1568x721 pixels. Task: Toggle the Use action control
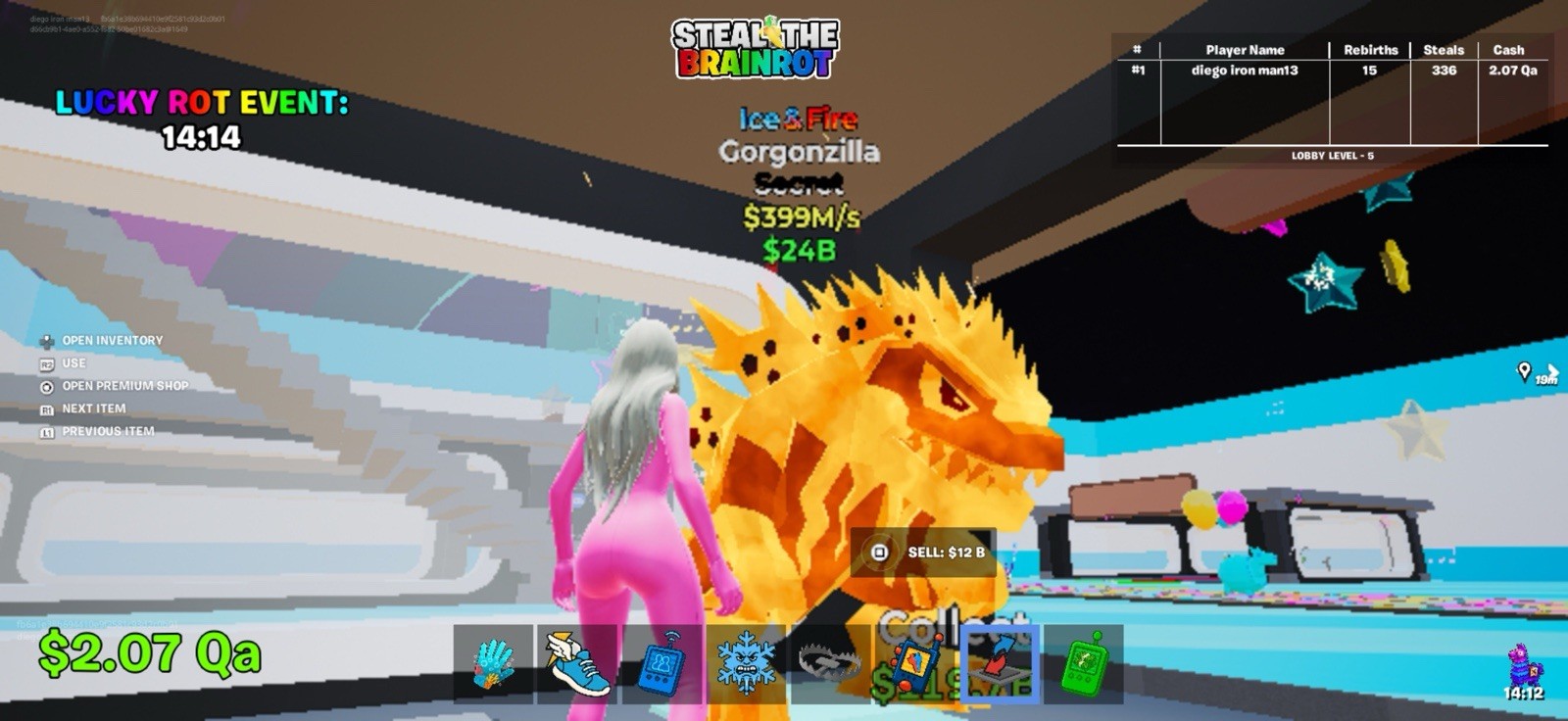pyautogui.click(x=73, y=362)
